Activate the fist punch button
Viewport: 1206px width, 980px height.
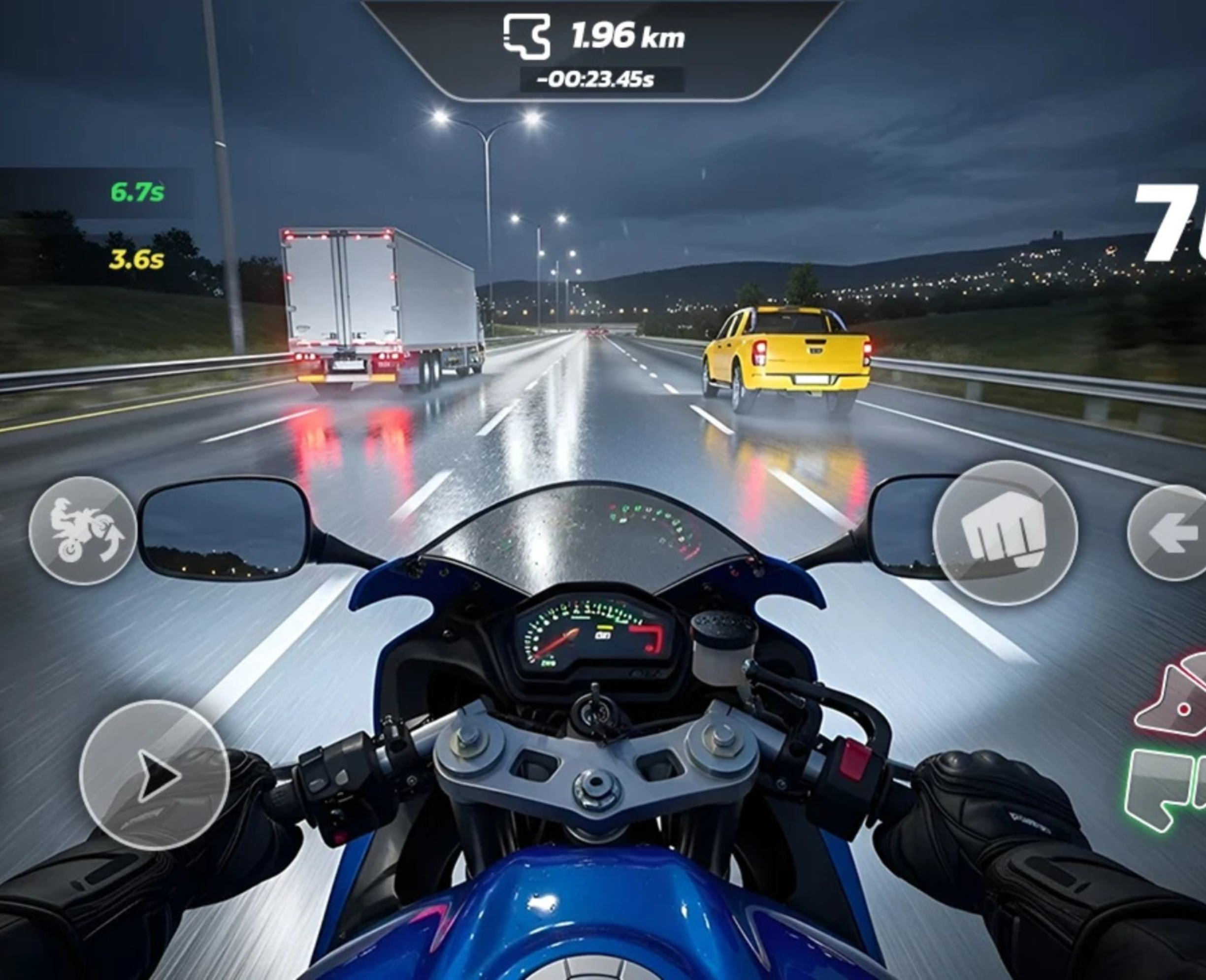[x=1005, y=533]
